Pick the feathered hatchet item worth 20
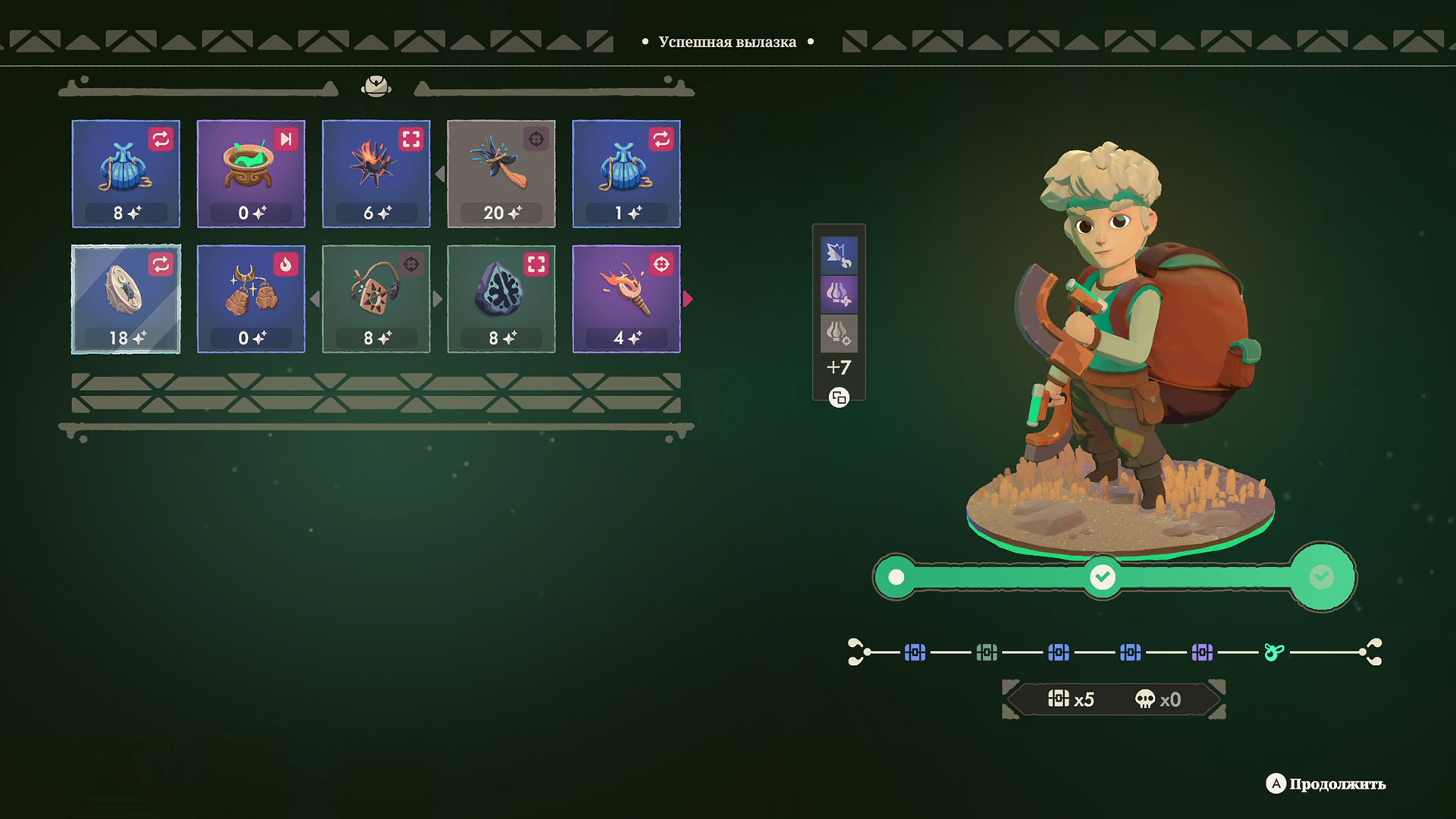The image size is (1456, 819). point(500,173)
